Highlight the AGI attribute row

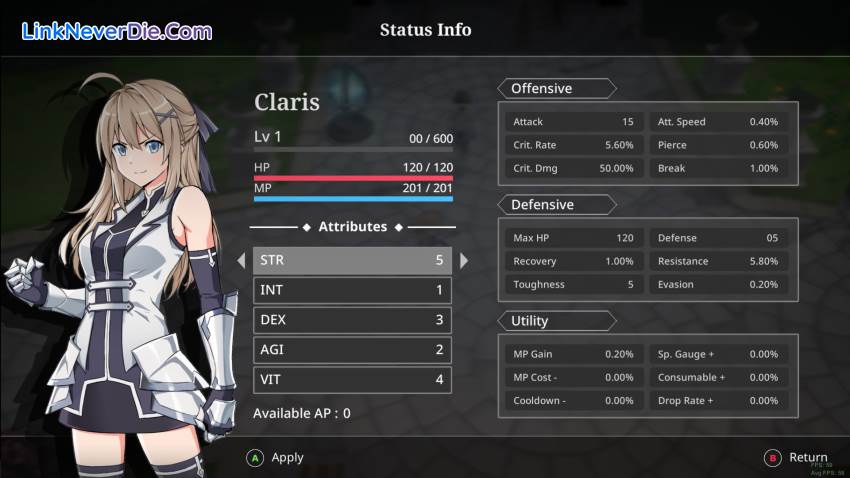[x=352, y=350]
